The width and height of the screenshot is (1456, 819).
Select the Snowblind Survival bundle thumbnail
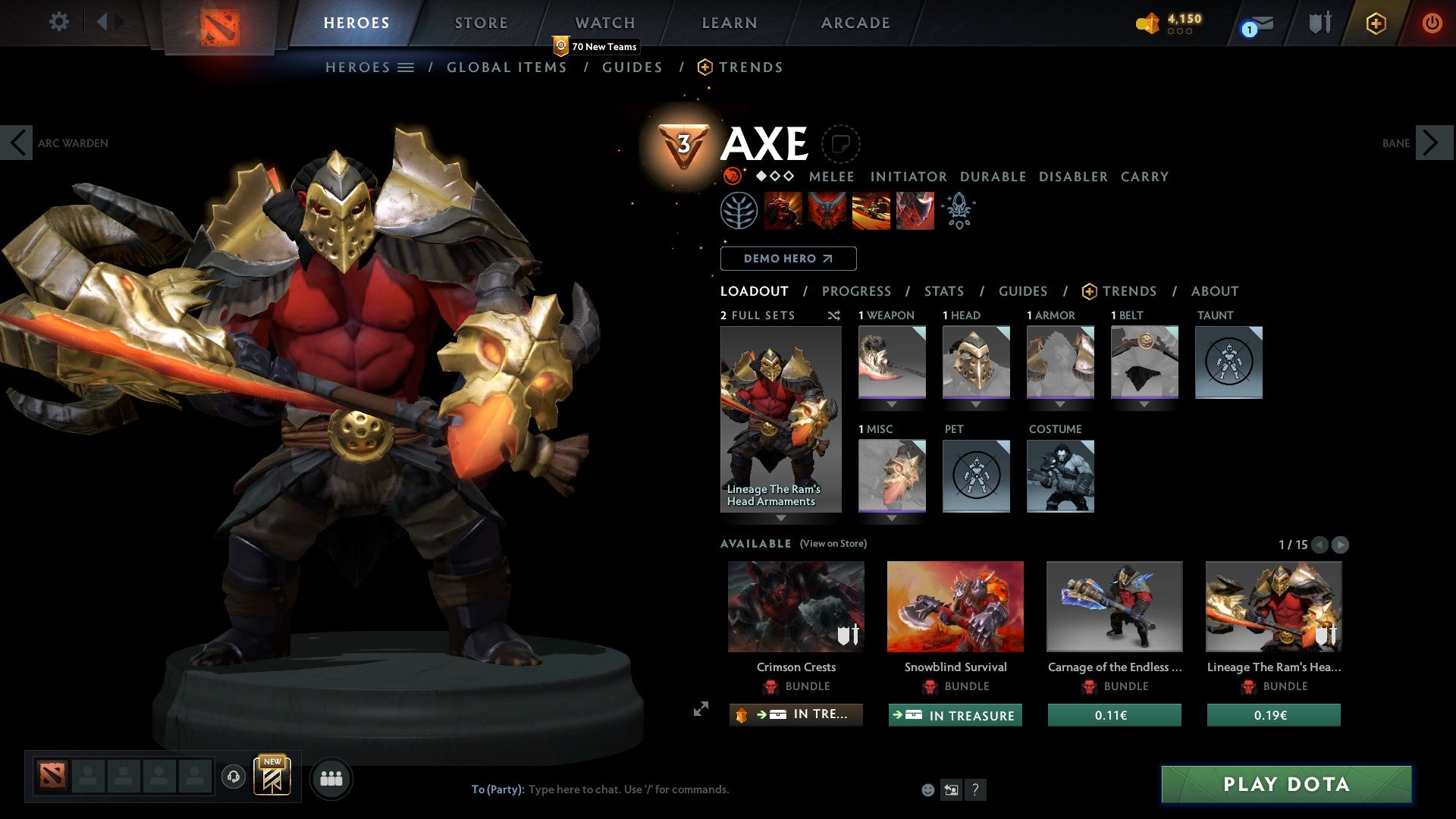tap(955, 606)
